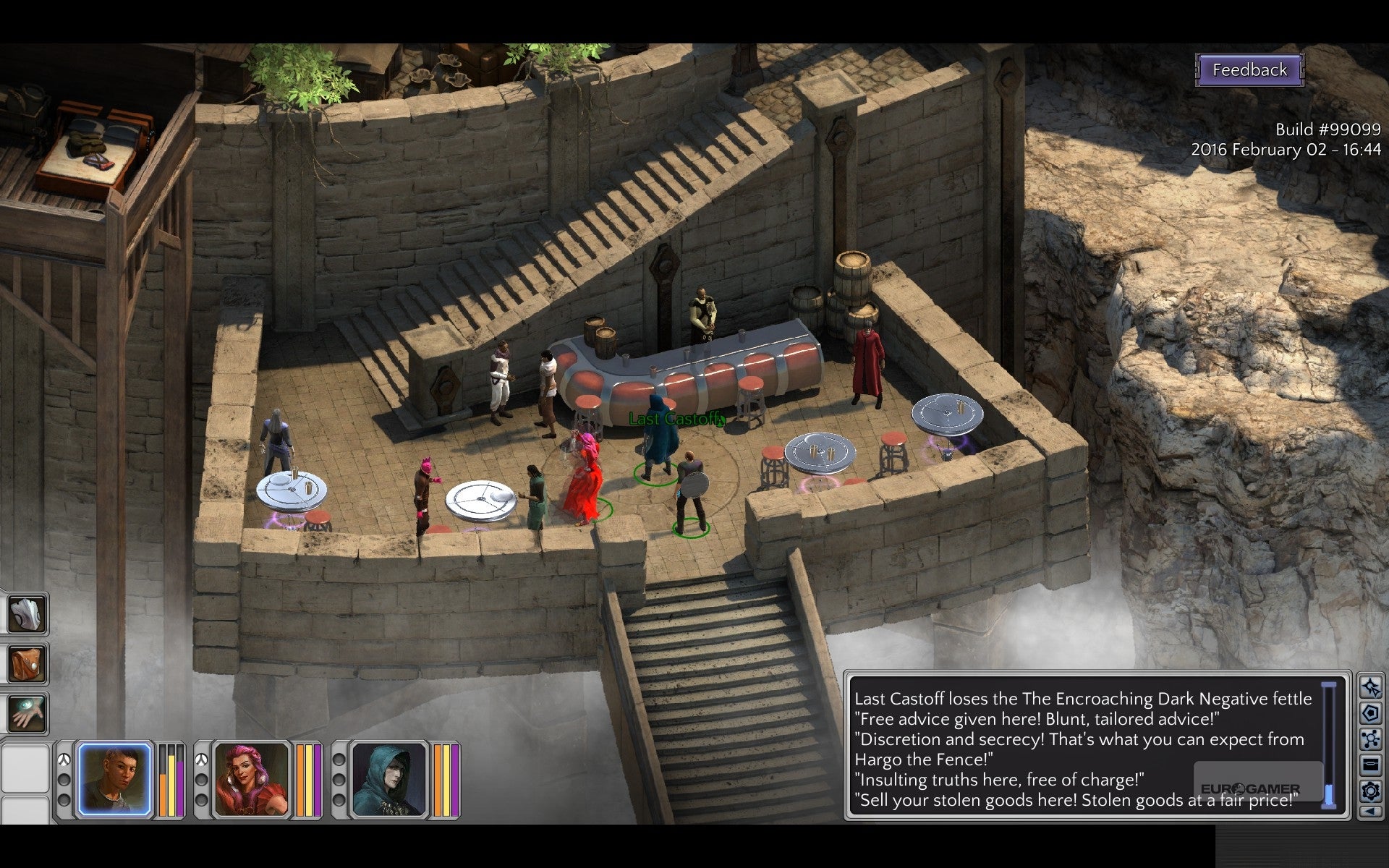1389x868 pixels.
Task: Click the star-and-cursor icon button
Action: point(1370,686)
